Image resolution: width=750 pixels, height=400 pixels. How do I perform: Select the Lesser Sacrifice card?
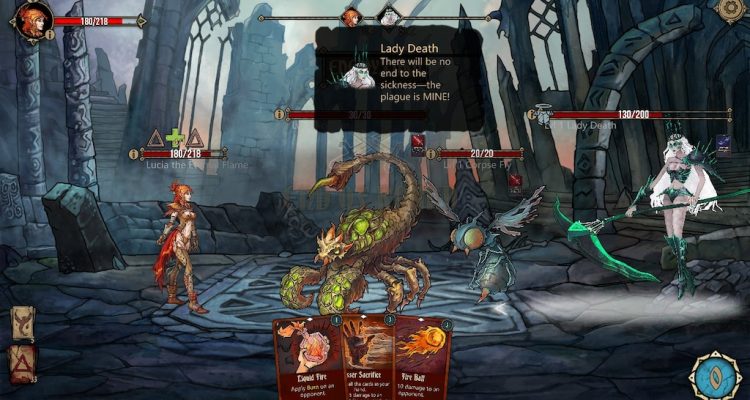[367, 358]
